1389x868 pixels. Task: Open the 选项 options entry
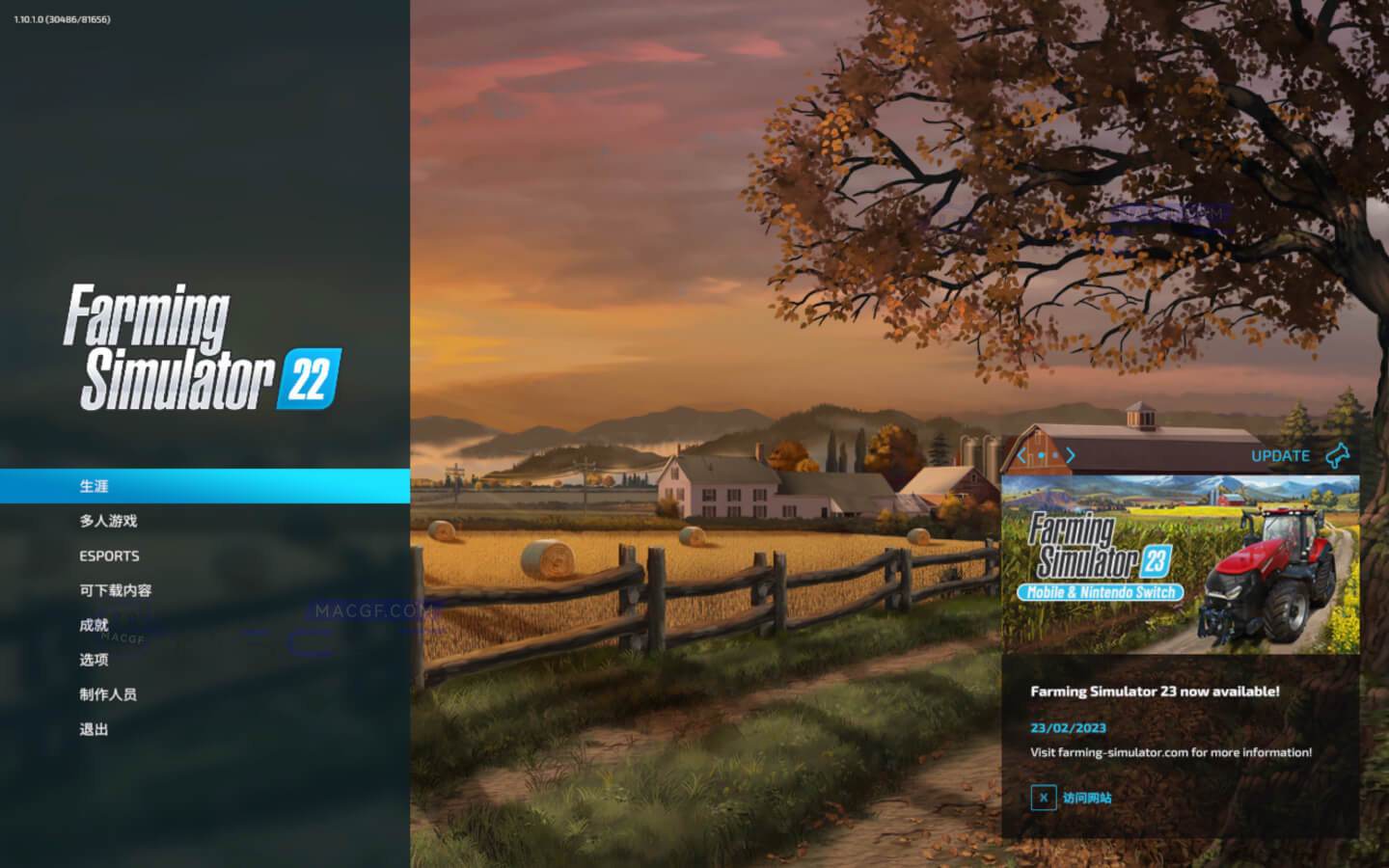point(94,660)
